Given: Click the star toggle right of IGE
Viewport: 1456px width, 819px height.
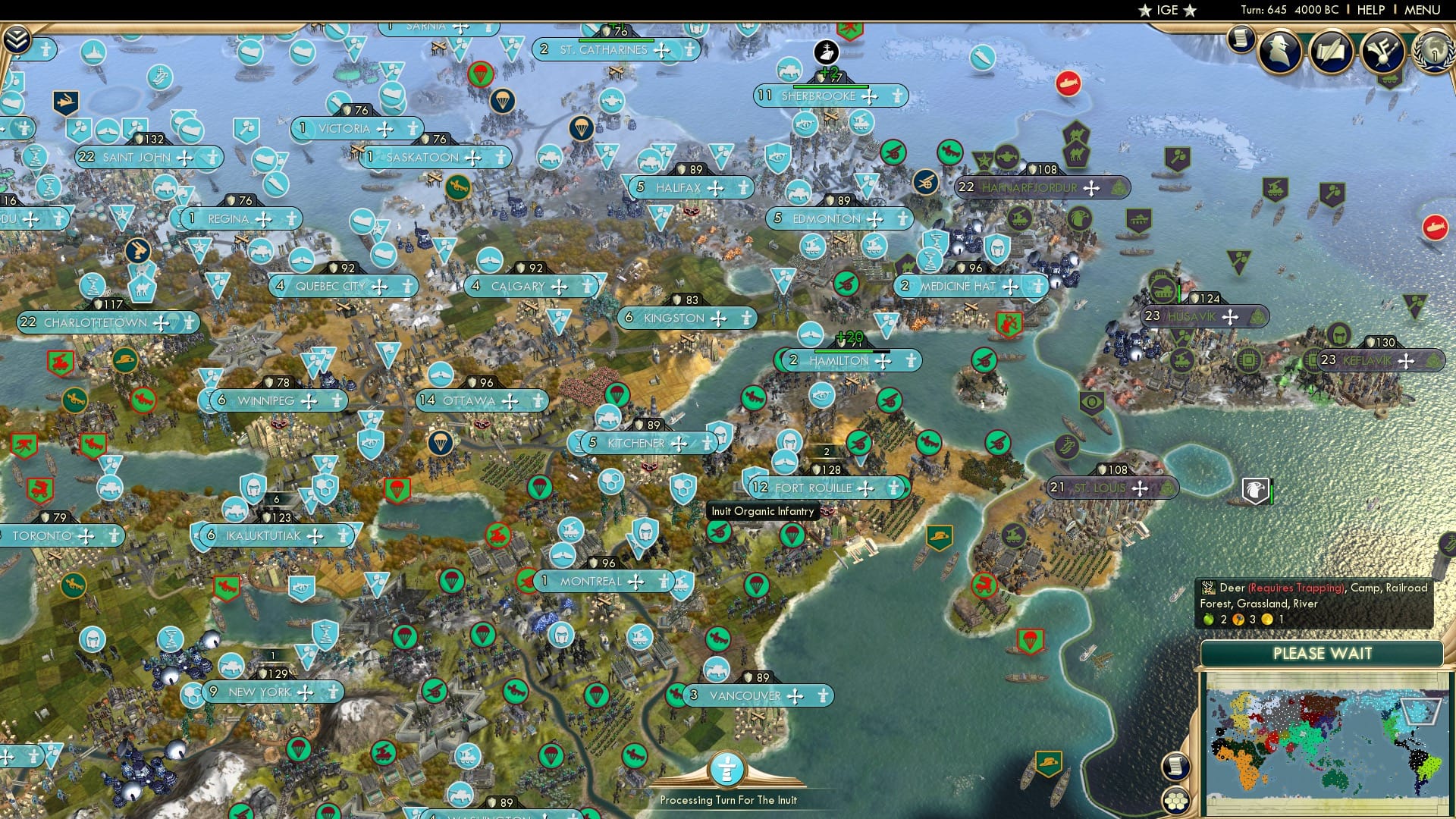Looking at the screenshot, I should click(1191, 11).
